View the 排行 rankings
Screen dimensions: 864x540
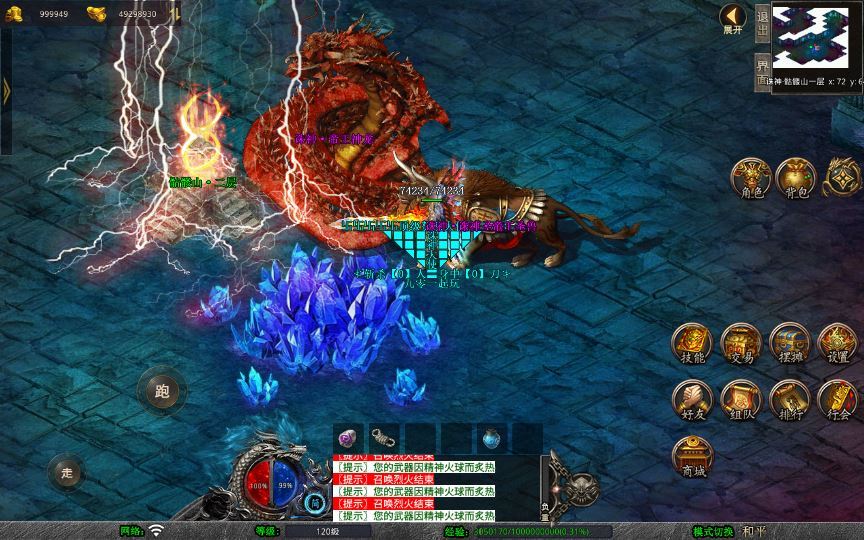coord(789,400)
